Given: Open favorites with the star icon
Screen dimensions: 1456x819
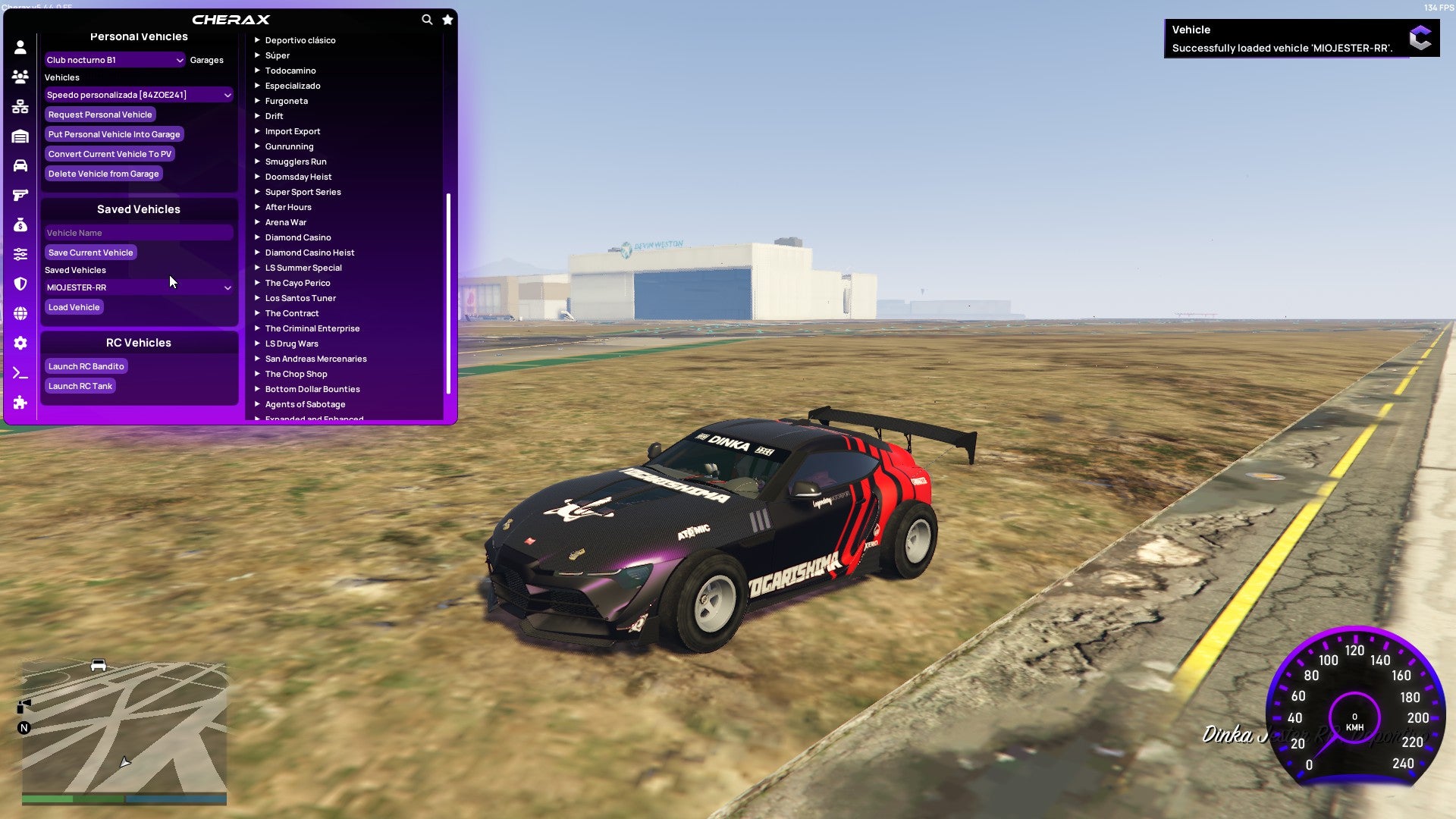Looking at the screenshot, I should [x=447, y=20].
